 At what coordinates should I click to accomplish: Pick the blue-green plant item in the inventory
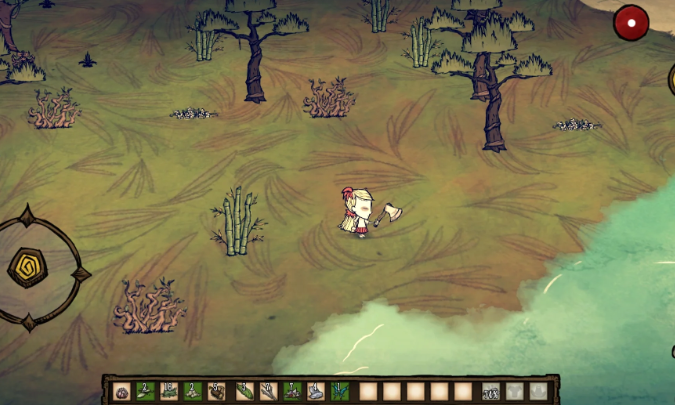[x=339, y=392]
